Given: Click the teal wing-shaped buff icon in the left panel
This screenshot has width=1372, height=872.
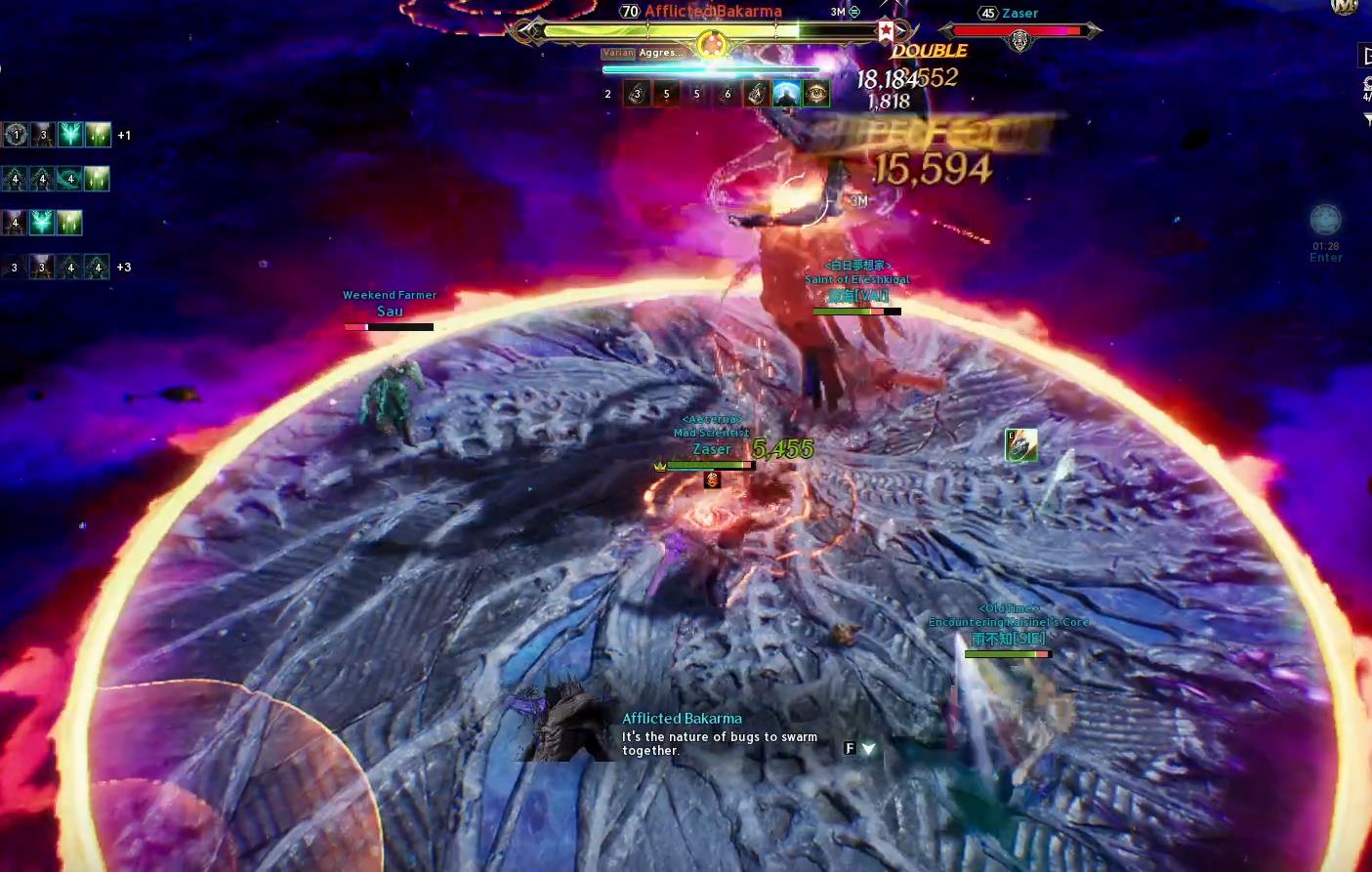Looking at the screenshot, I should (69, 134).
